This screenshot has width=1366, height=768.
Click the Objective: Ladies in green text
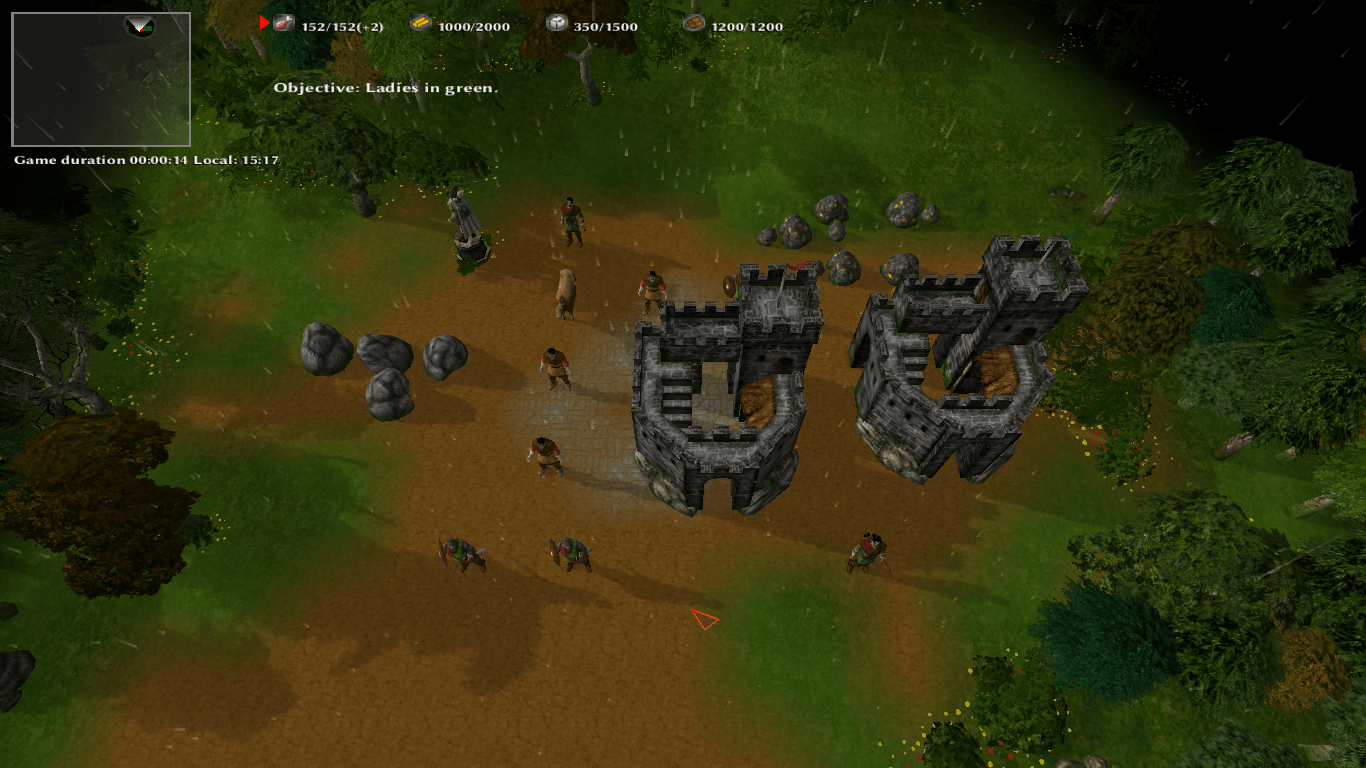point(388,87)
